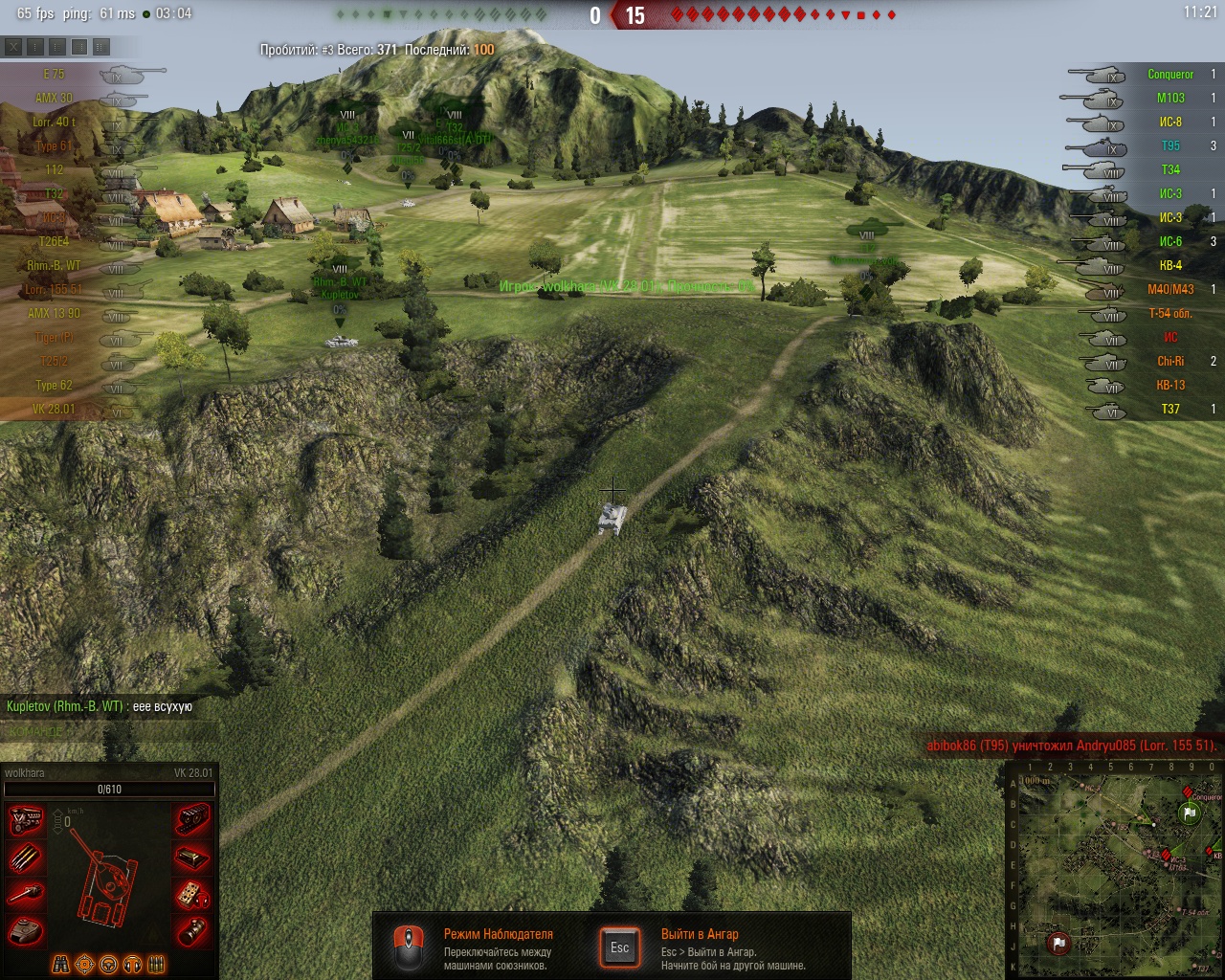Click the red flag base on the minimap

[x=1058, y=943]
